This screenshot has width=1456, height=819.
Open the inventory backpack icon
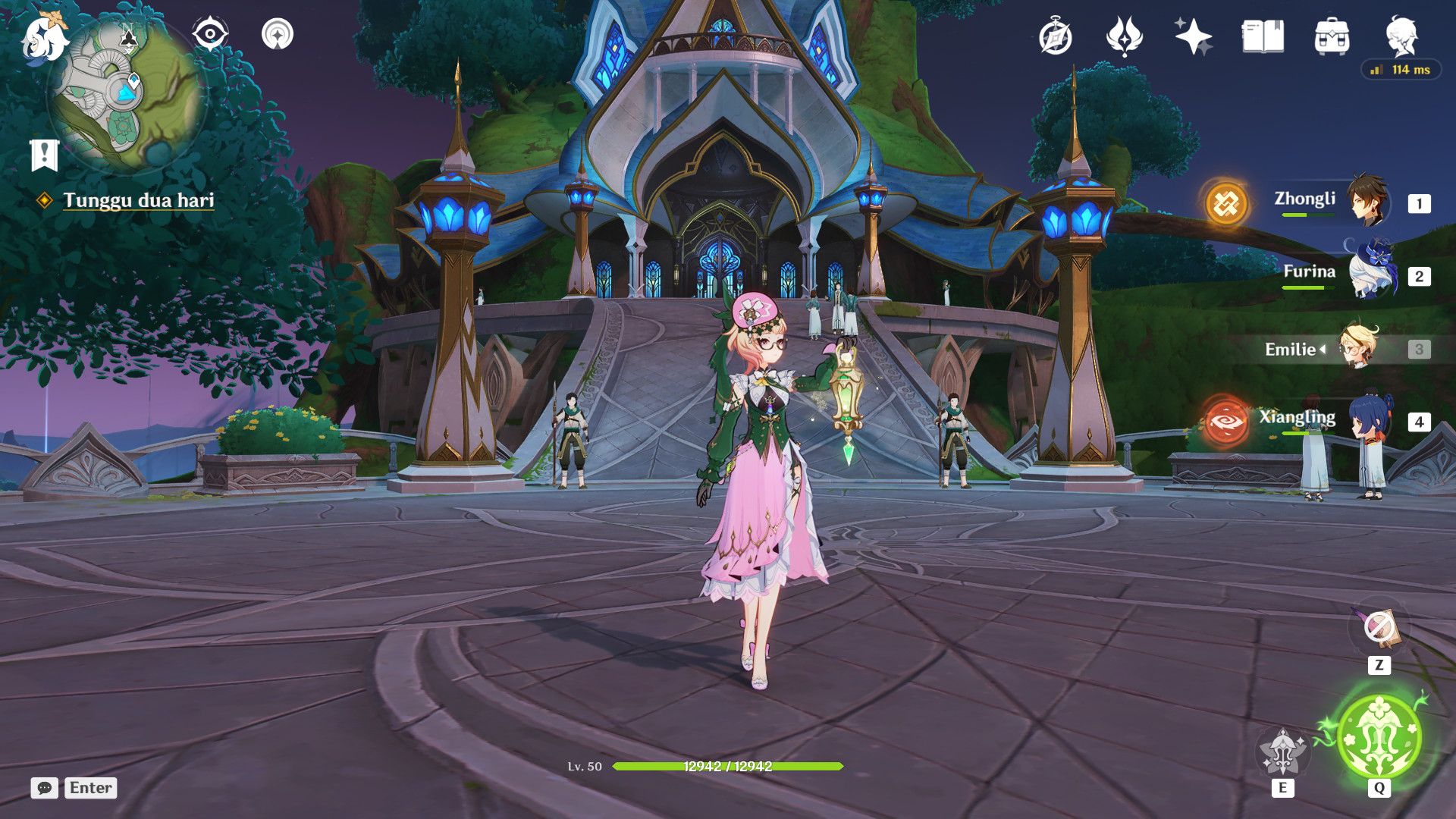[1332, 34]
